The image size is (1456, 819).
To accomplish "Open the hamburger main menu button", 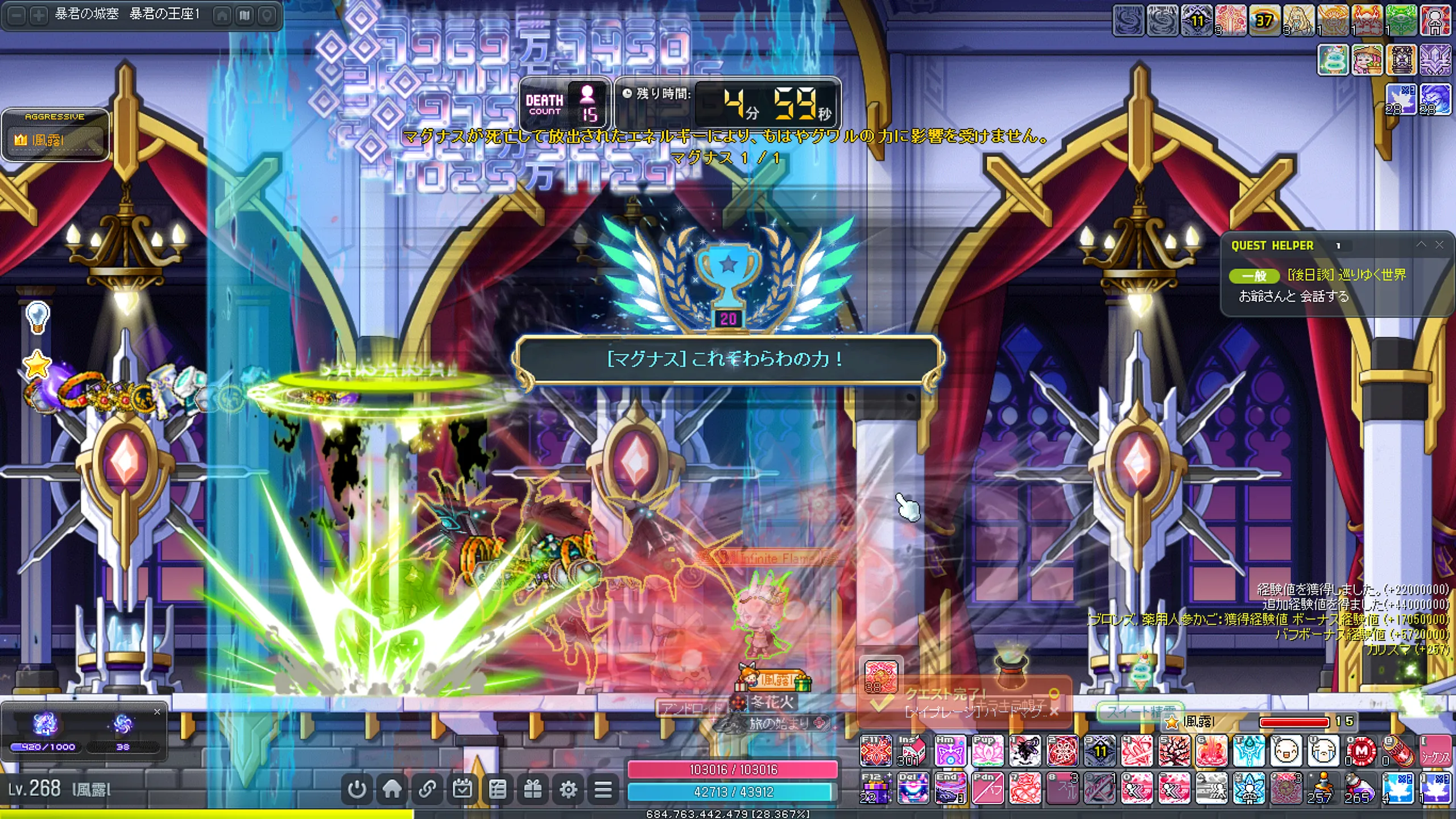I will pos(603,789).
